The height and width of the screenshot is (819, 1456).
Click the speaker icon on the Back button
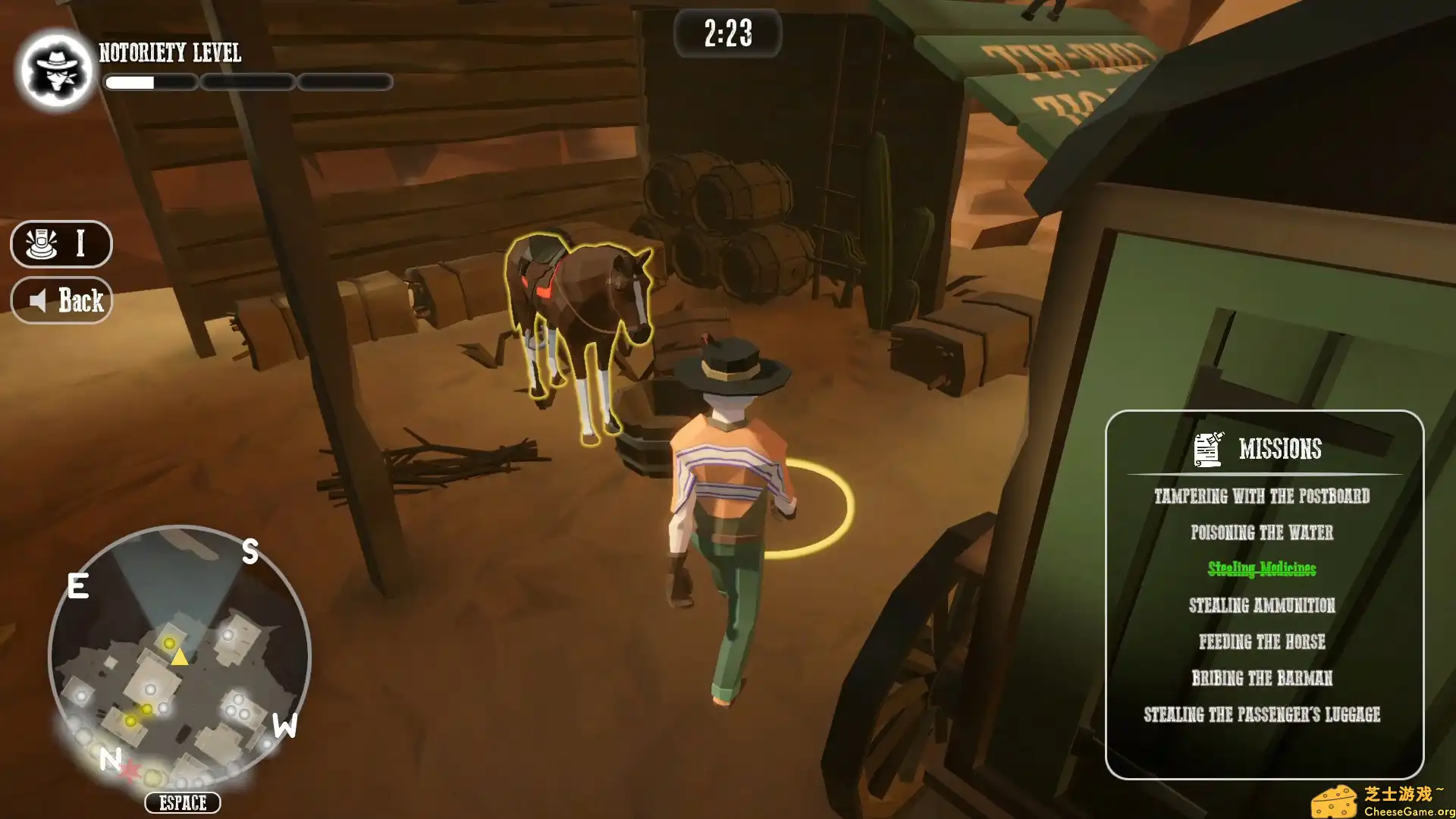click(39, 300)
